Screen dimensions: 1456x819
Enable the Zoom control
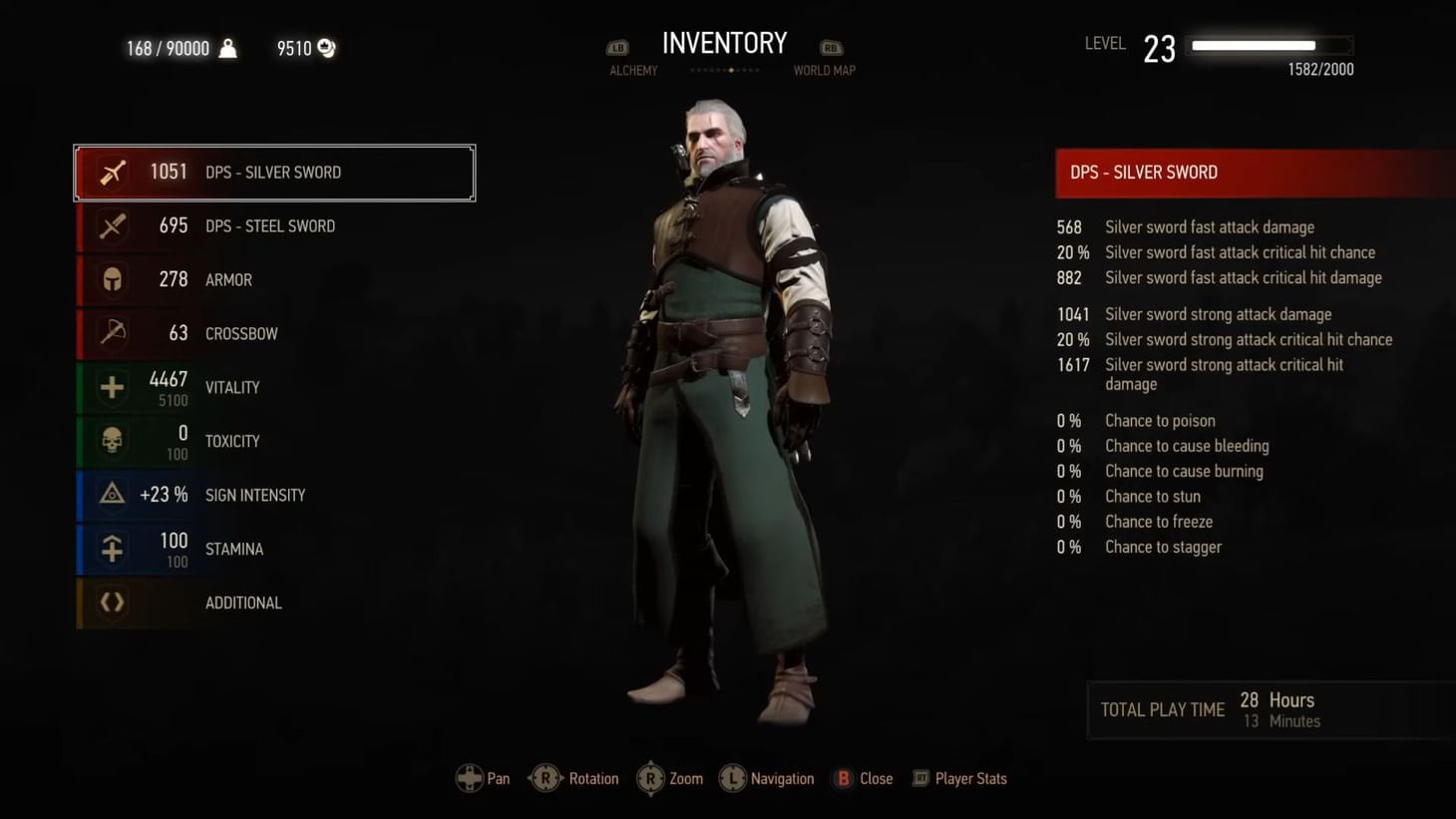(x=670, y=778)
